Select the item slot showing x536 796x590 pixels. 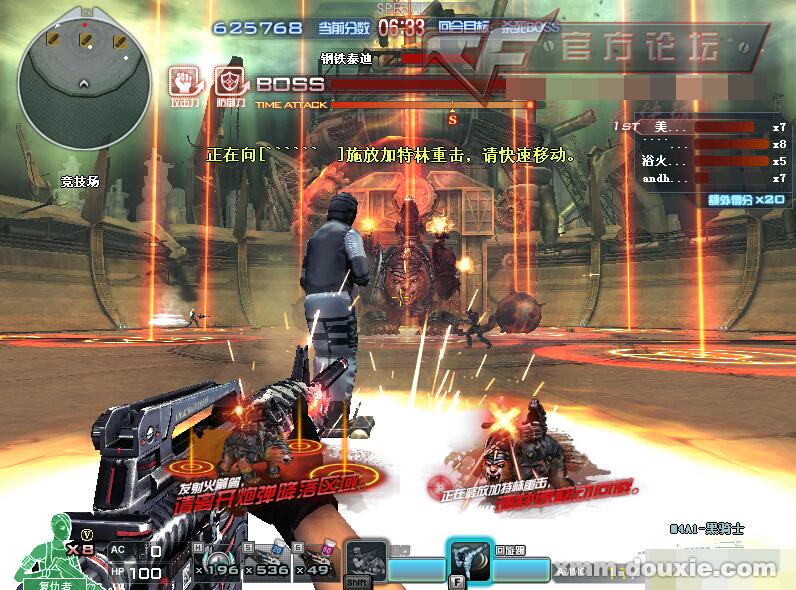coord(268,562)
